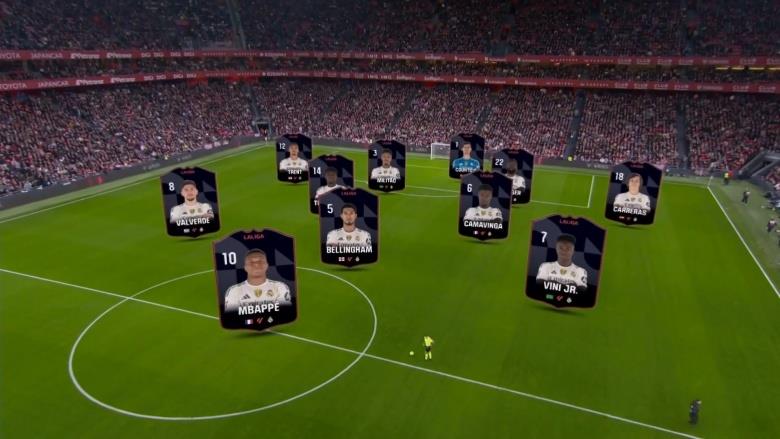Select the Courtois goalkeeper card
Viewport: 780px width, 439px height.
point(466,155)
